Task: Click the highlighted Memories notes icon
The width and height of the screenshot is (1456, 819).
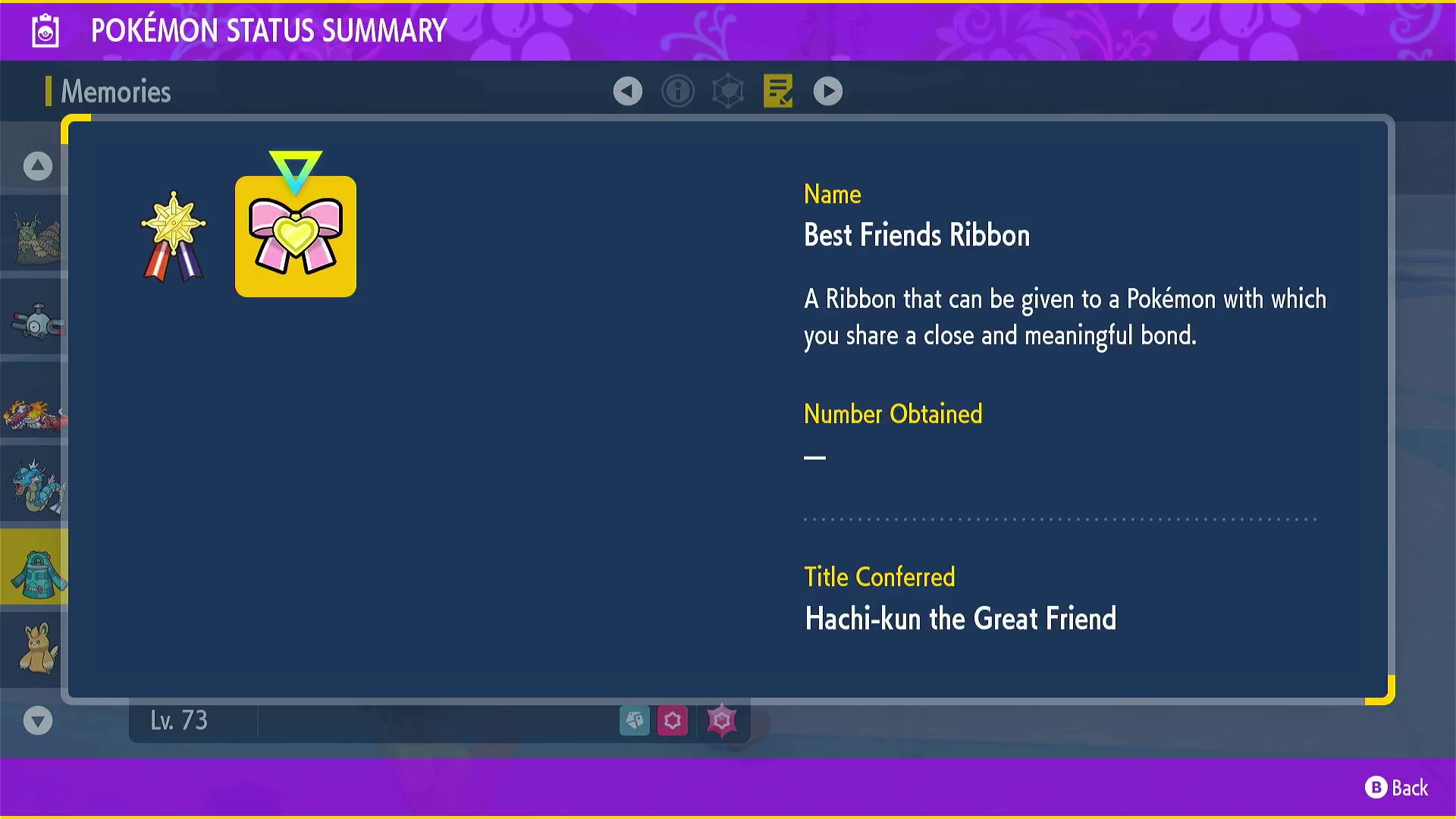Action: [x=777, y=90]
